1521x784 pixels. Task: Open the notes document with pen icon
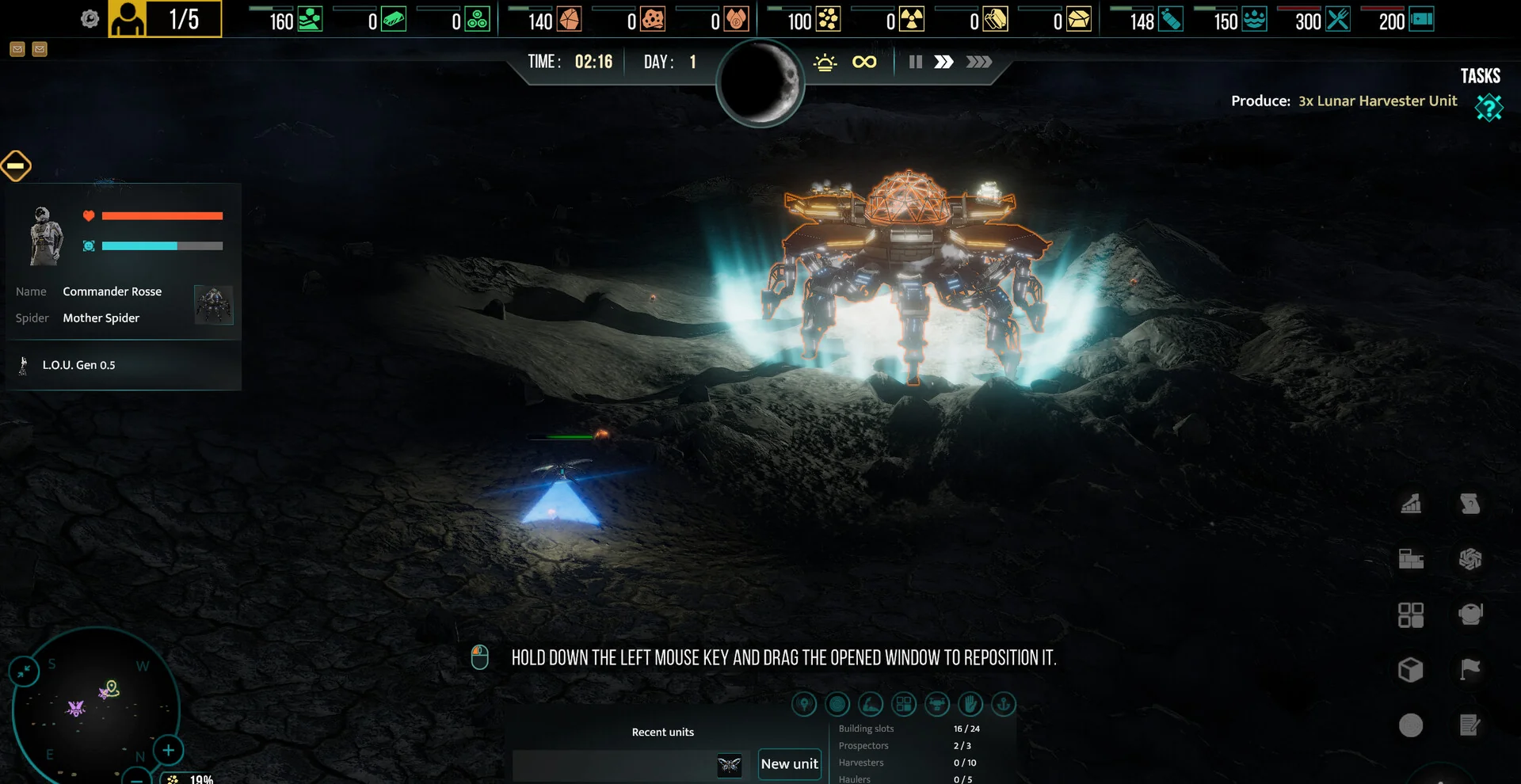coord(1470,725)
